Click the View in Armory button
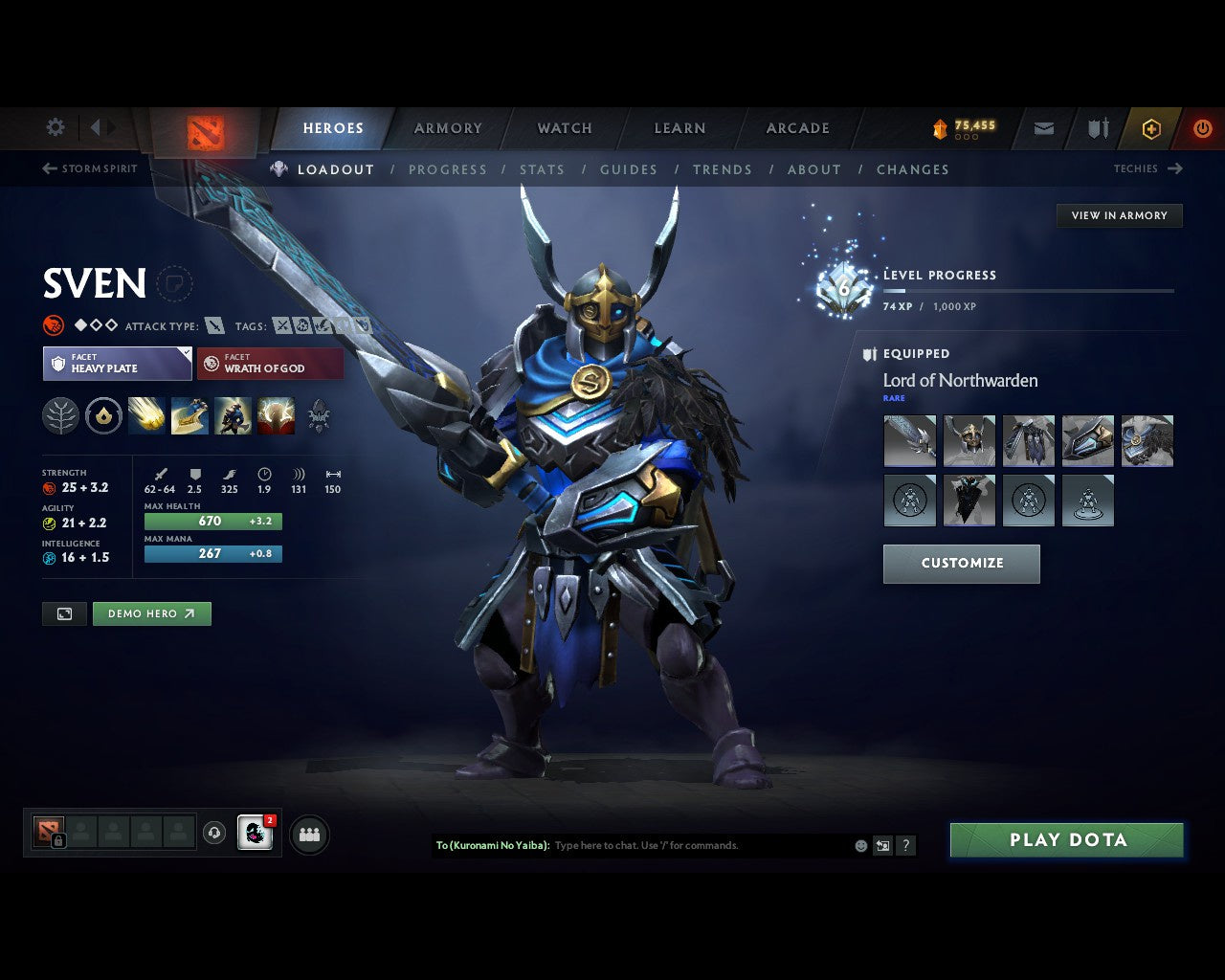This screenshot has width=1225, height=980. [1119, 215]
